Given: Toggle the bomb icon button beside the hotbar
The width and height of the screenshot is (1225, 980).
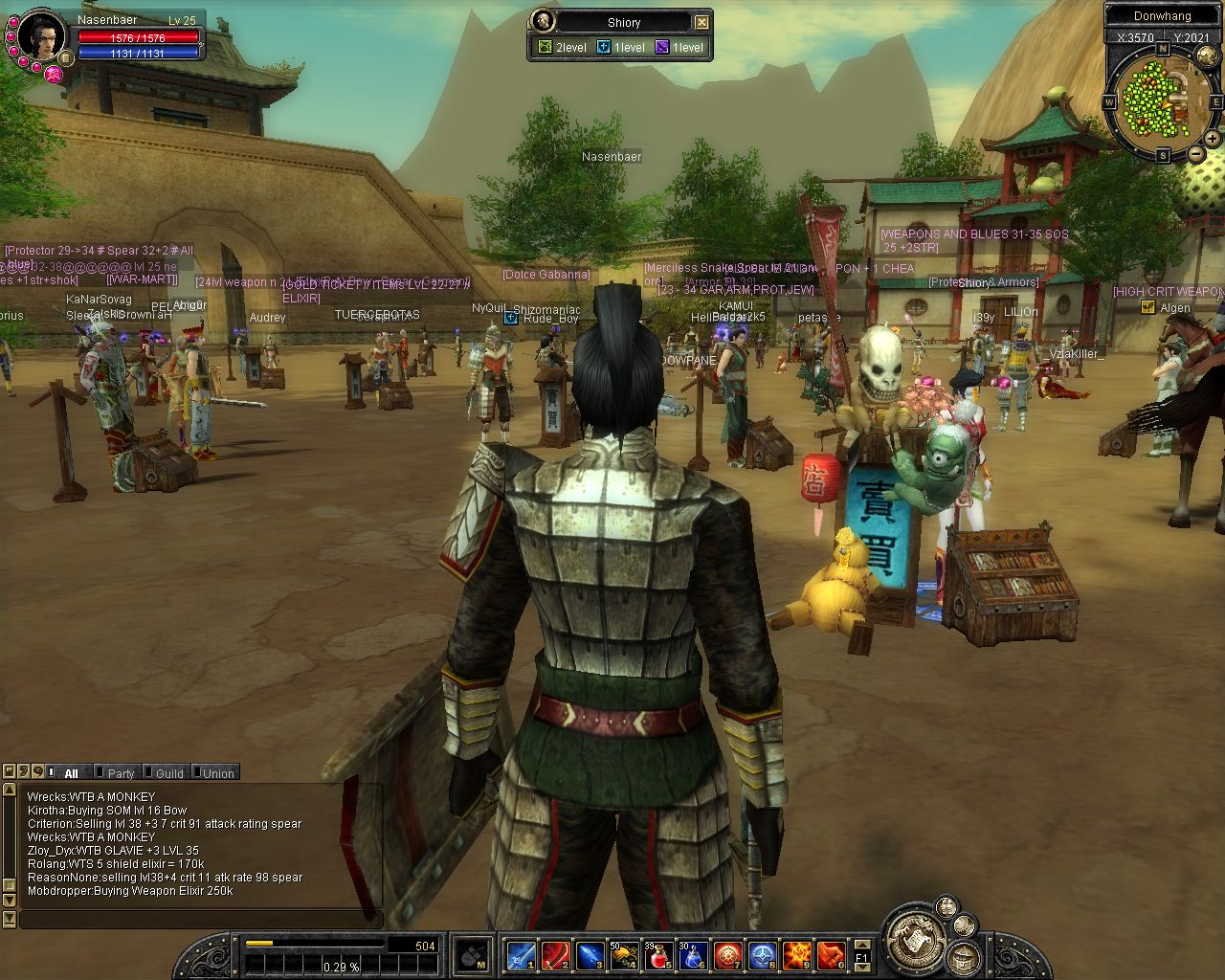Looking at the screenshot, I should coord(473,955).
